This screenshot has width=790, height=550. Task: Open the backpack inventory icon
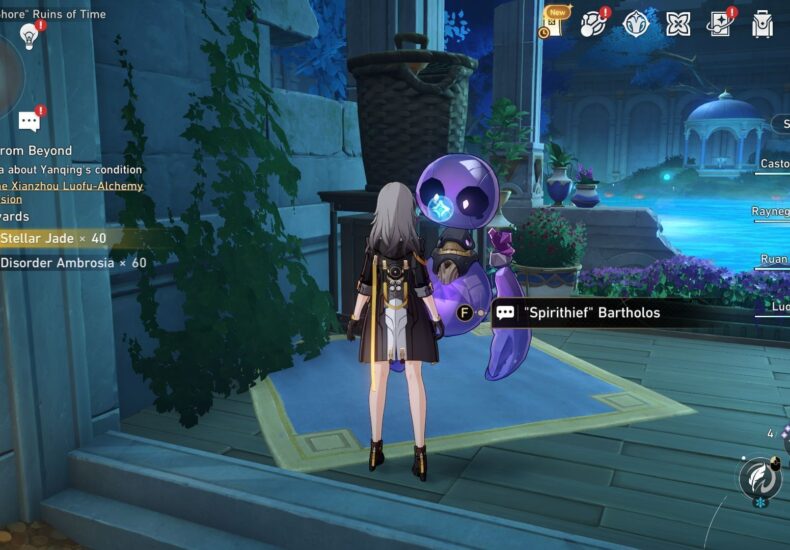(x=762, y=24)
